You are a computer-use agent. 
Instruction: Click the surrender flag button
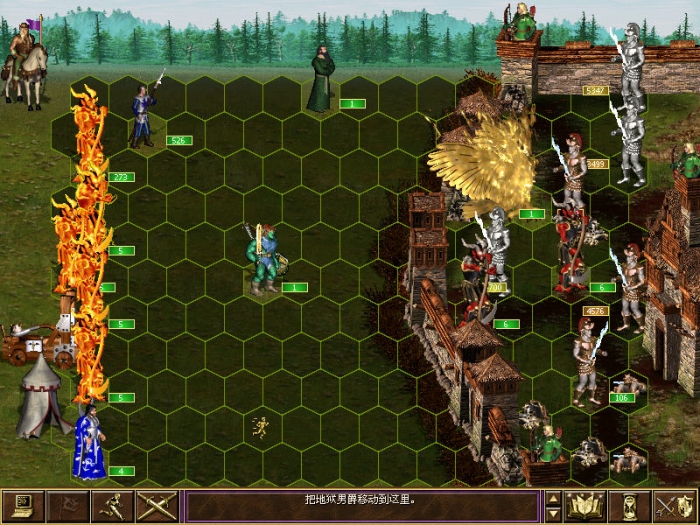tap(67, 506)
